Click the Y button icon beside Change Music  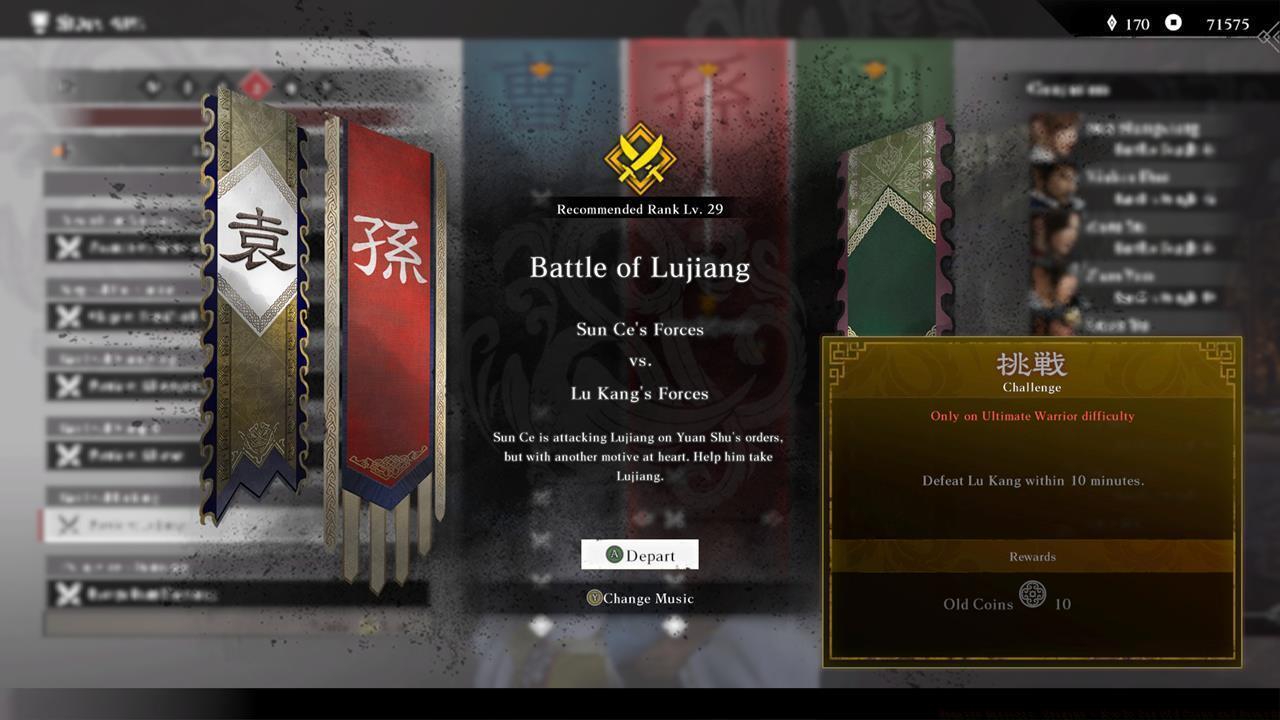[596, 598]
